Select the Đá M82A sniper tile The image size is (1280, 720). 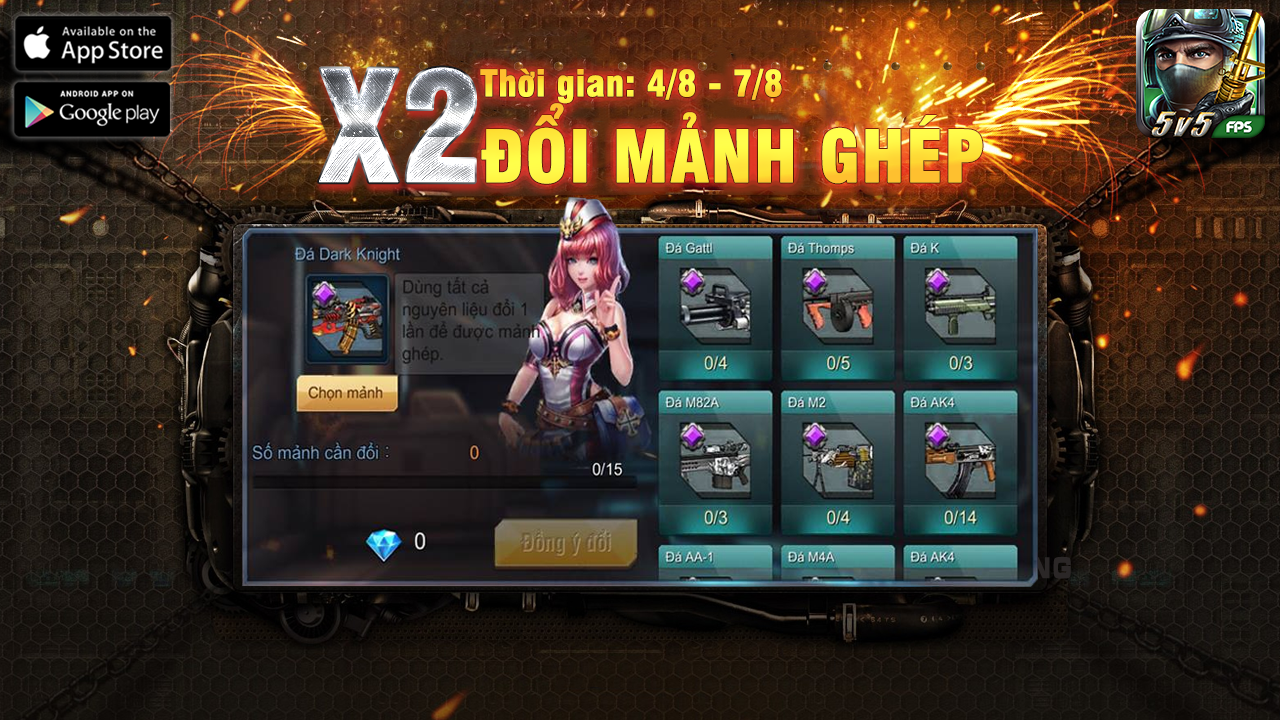(x=715, y=462)
